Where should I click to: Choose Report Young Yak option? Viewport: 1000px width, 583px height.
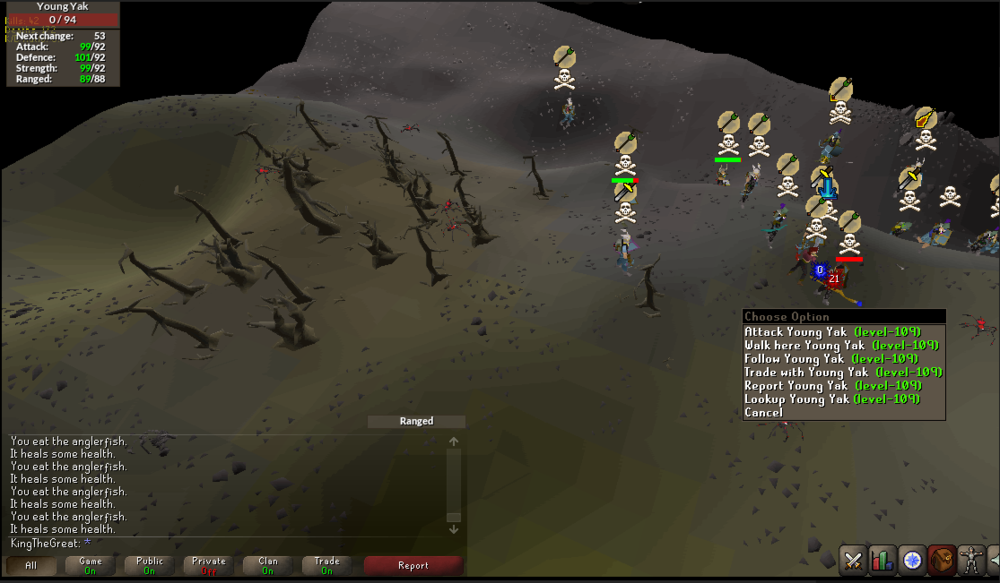click(832, 386)
